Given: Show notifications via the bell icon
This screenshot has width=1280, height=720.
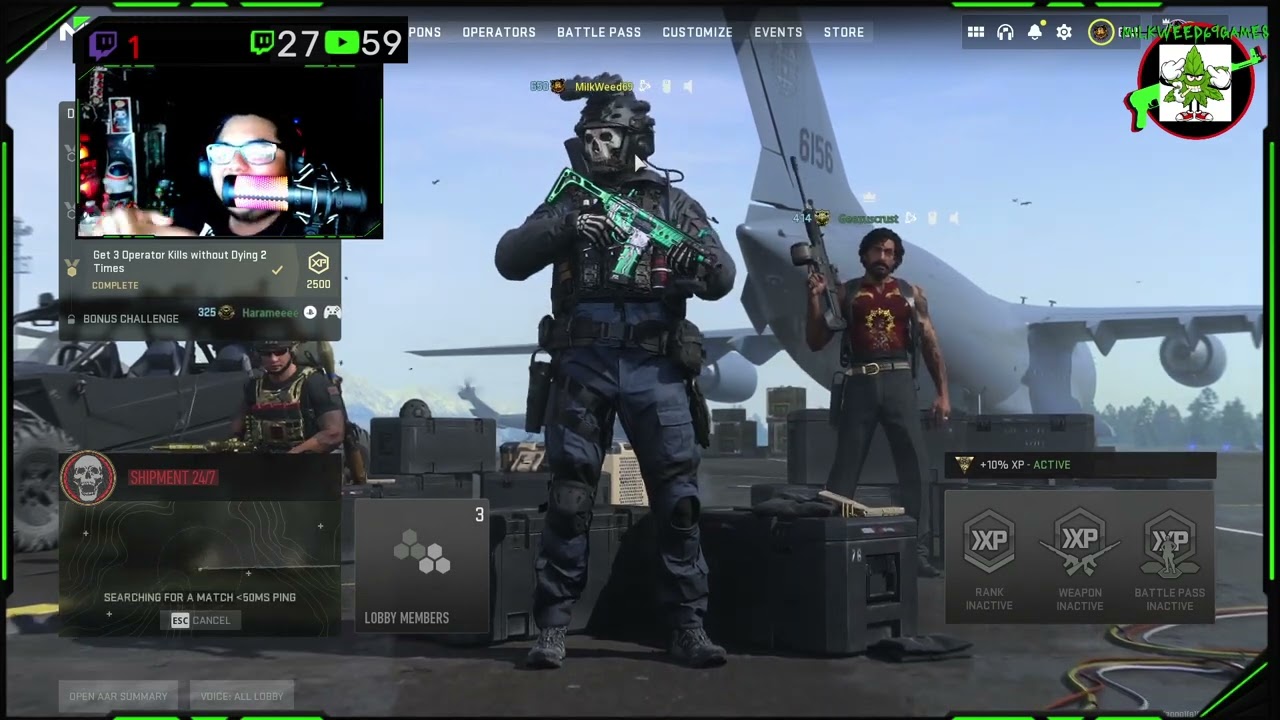Looking at the screenshot, I should (x=1035, y=32).
